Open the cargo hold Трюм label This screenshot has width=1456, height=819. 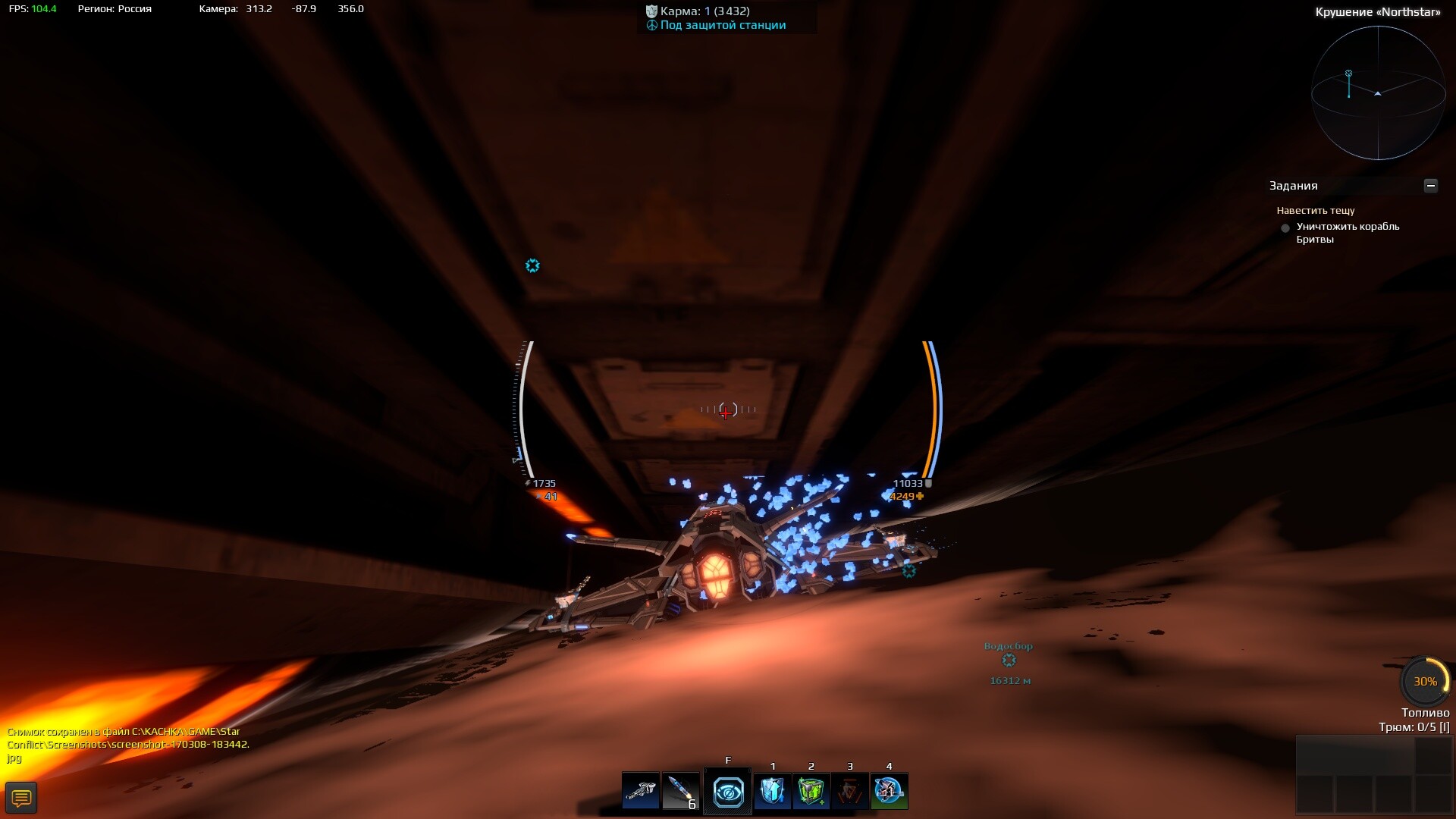click(1414, 727)
